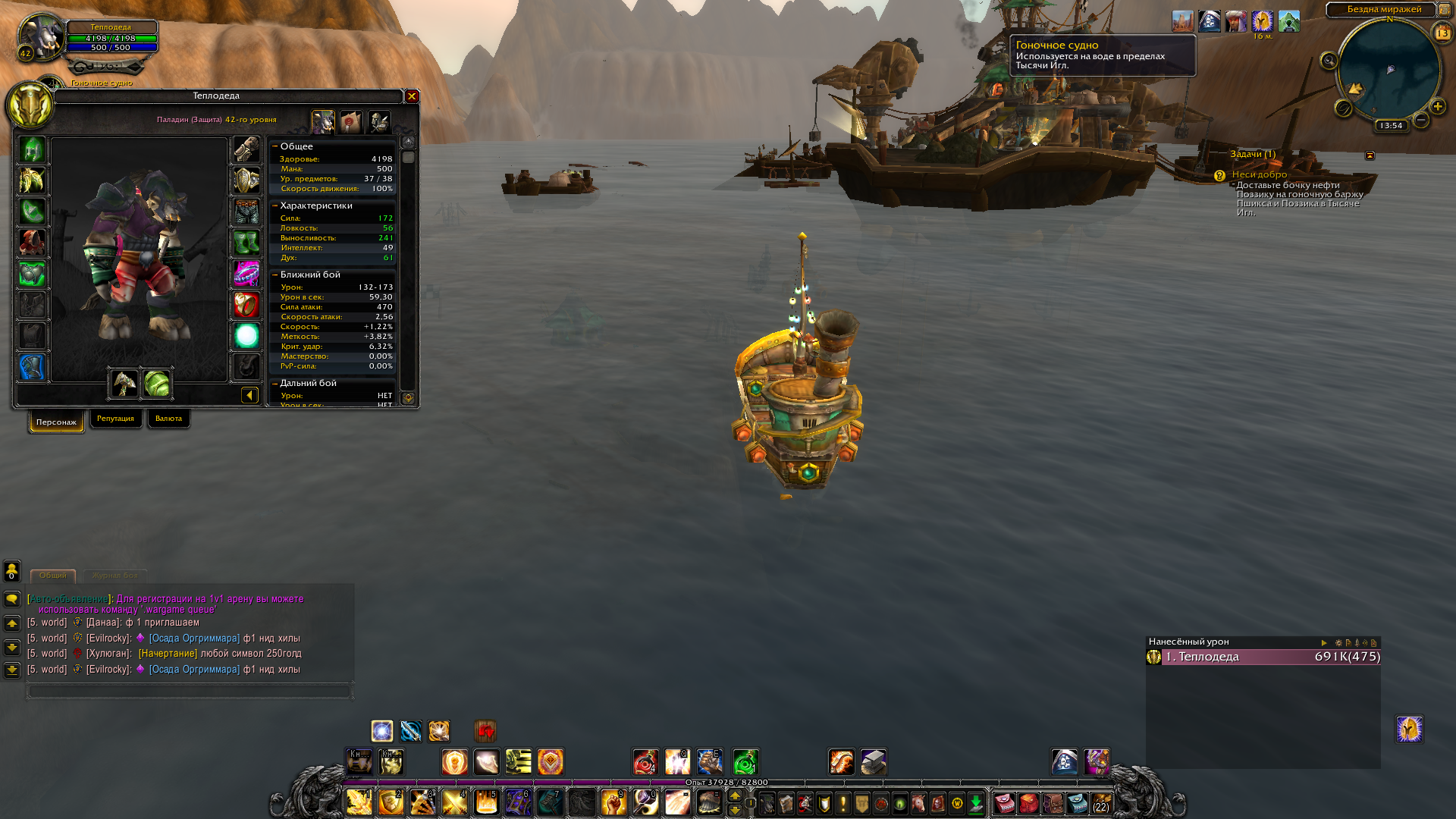Open the [Начертание] link in chat

[168, 653]
